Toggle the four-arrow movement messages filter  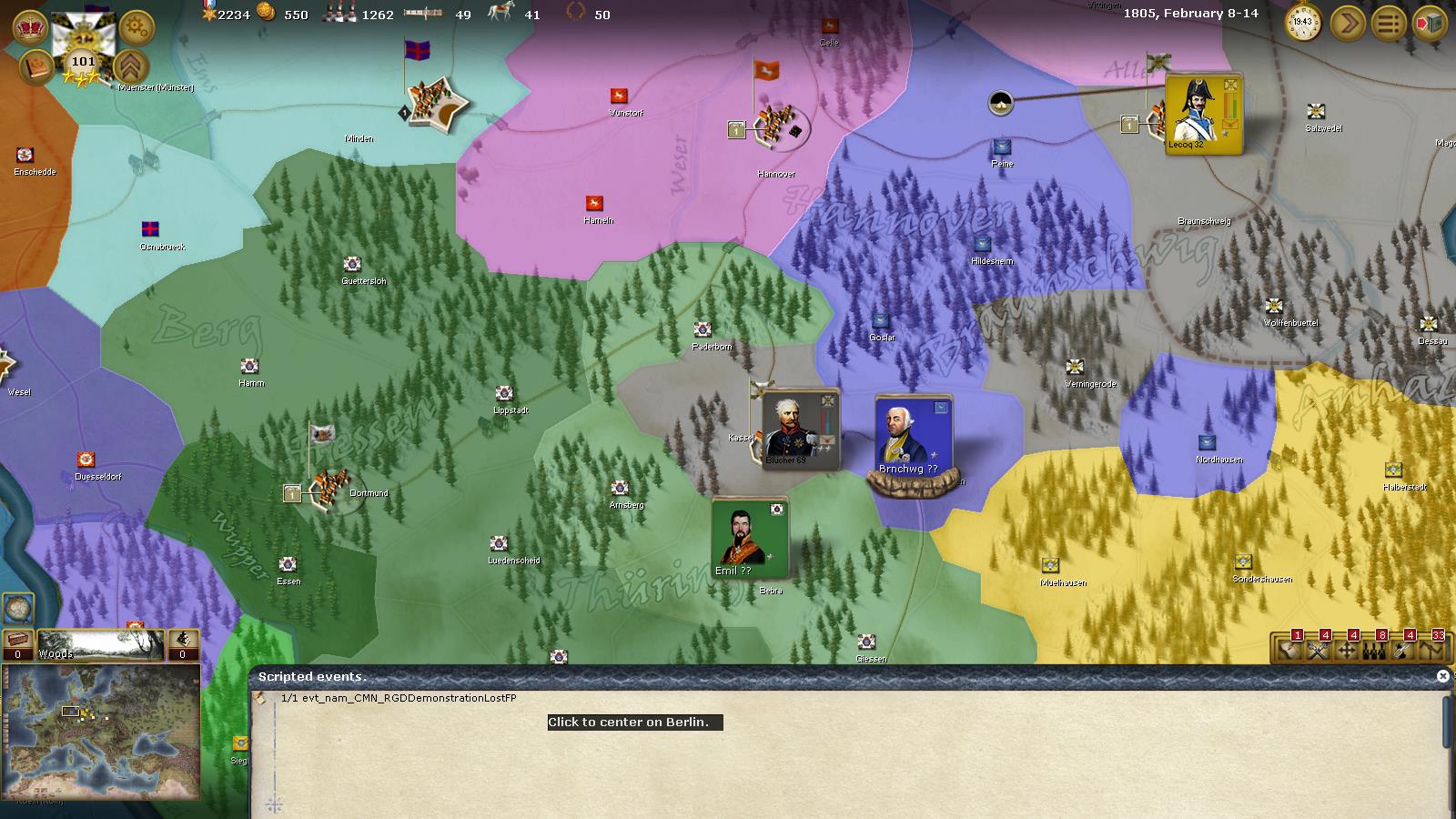1347,650
